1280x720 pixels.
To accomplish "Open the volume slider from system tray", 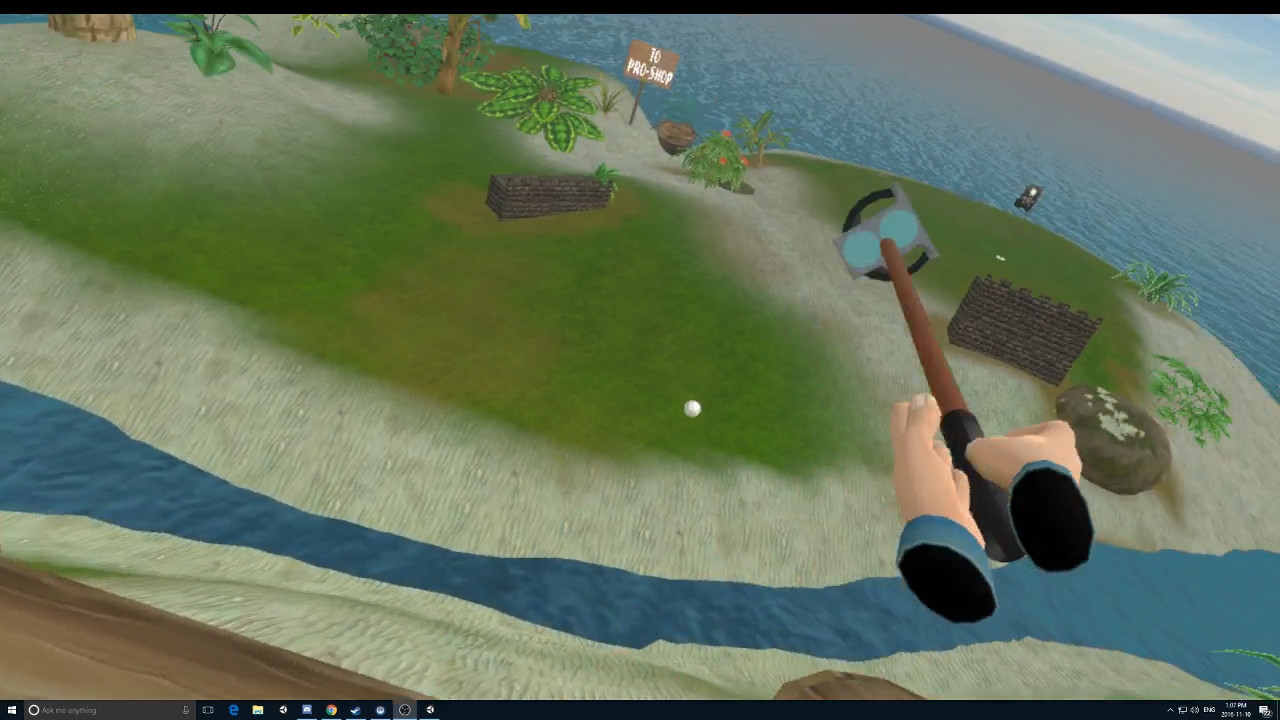I will point(1194,710).
